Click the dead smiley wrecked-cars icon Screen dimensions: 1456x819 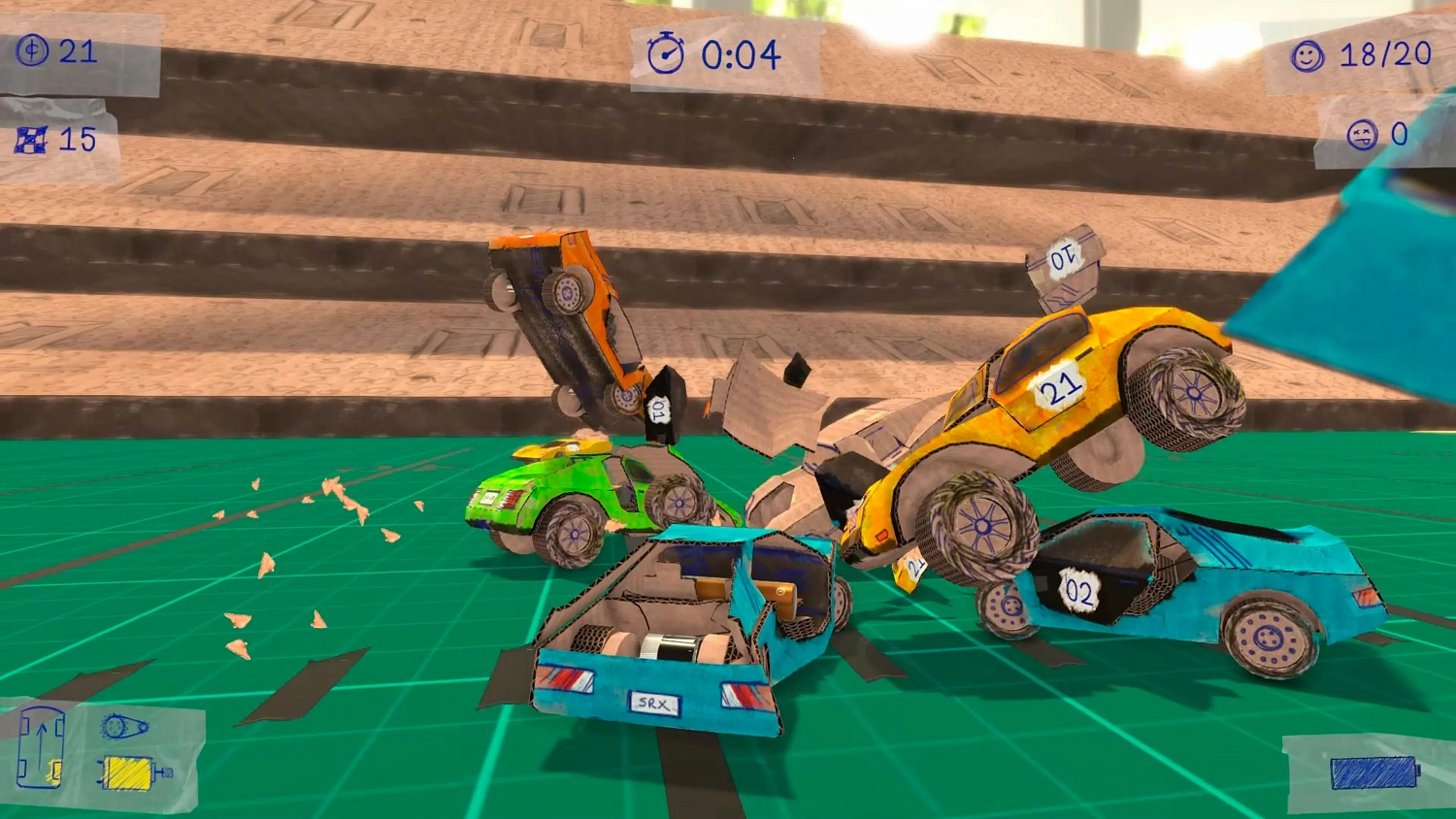click(x=1364, y=134)
